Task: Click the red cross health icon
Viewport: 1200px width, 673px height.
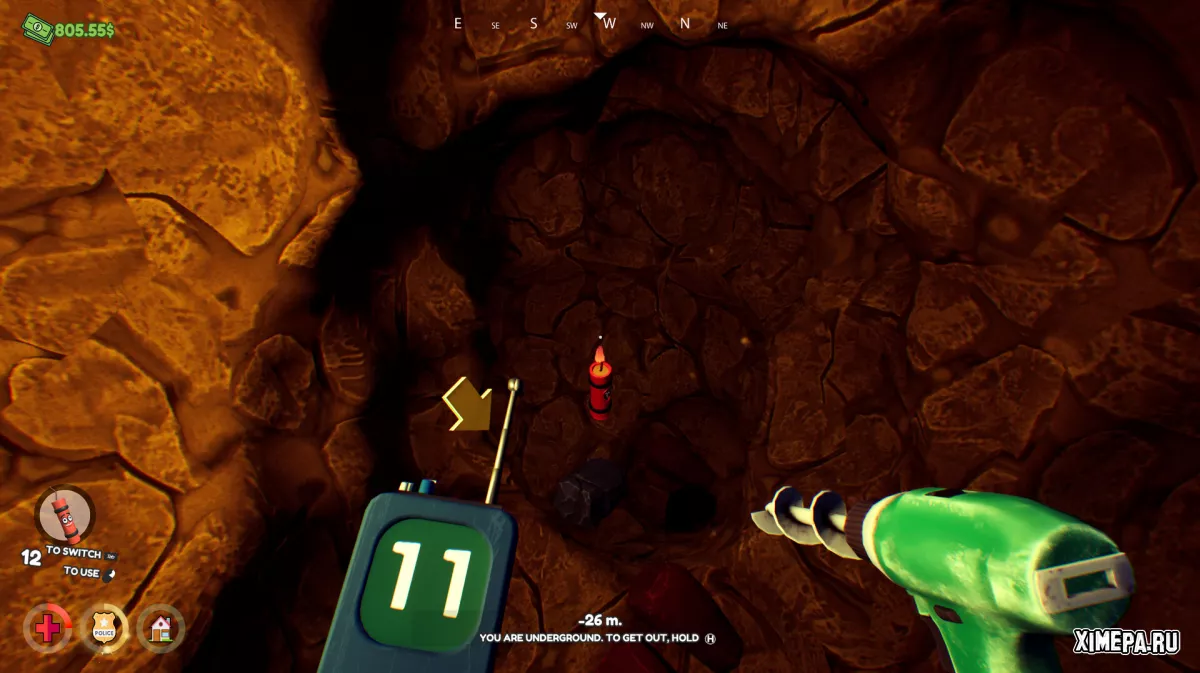Action: tap(48, 628)
